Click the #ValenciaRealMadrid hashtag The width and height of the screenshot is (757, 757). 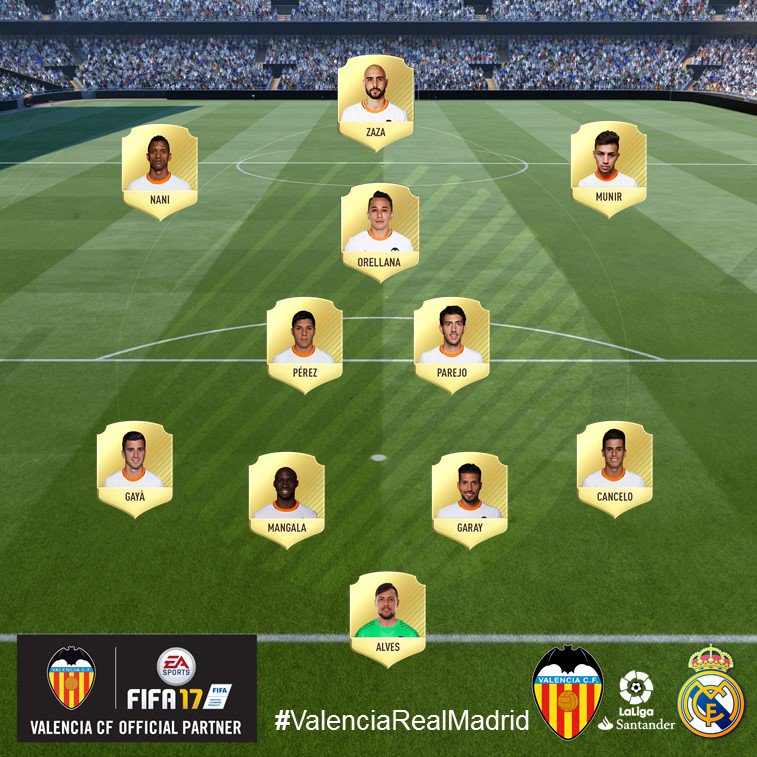point(401,721)
